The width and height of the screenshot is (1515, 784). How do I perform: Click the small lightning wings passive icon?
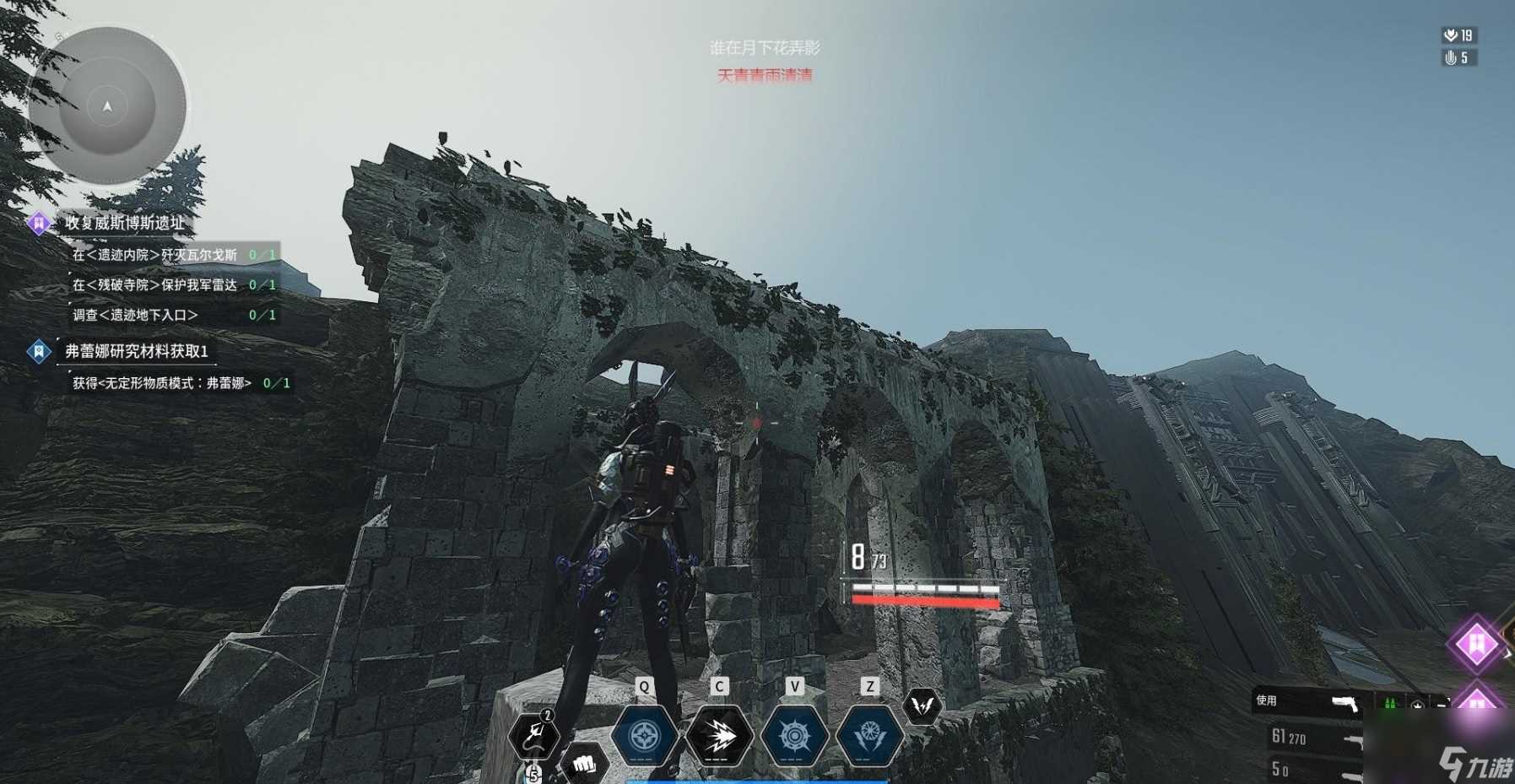click(x=922, y=706)
